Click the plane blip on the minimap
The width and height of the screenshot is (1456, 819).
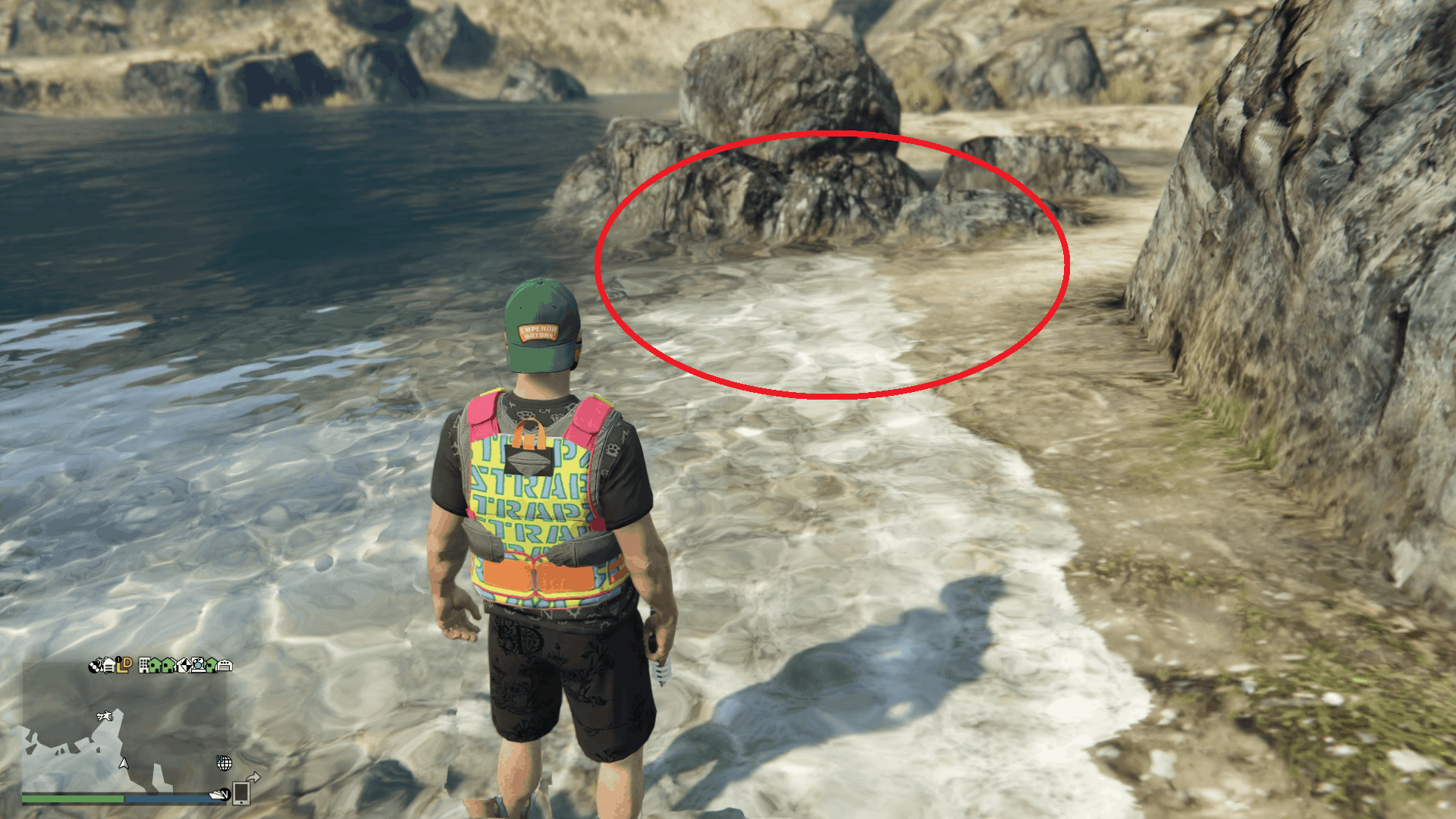[x=105, y=717]
